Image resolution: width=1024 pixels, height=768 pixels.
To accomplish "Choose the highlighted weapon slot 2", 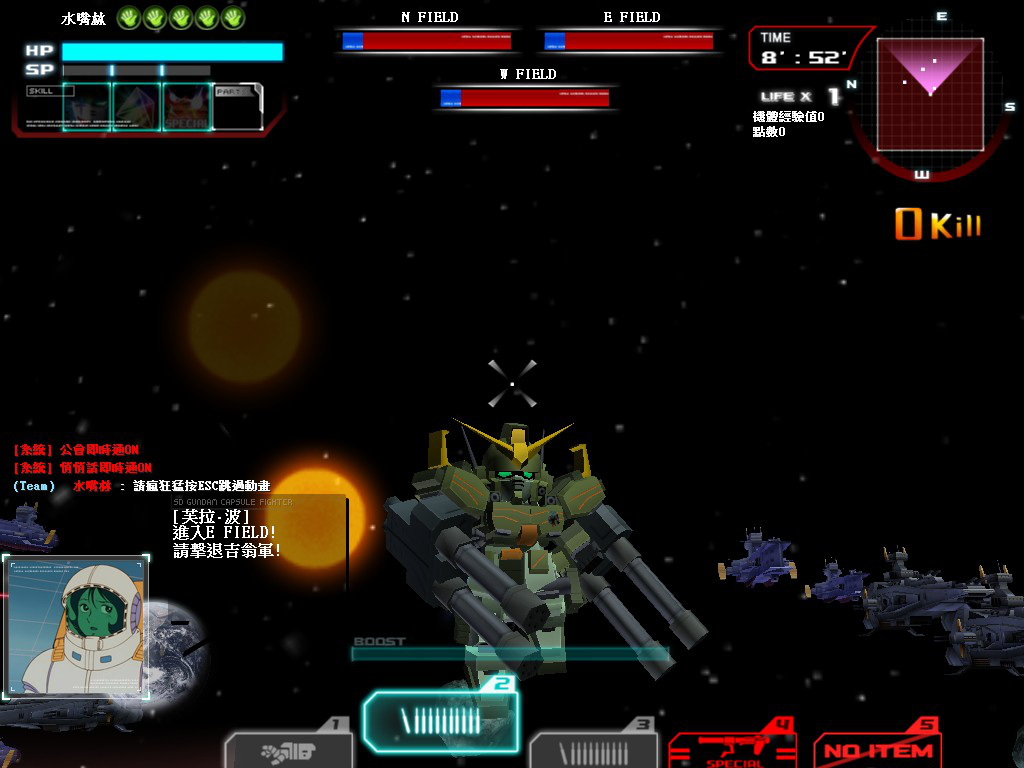I will click(440, 720).
